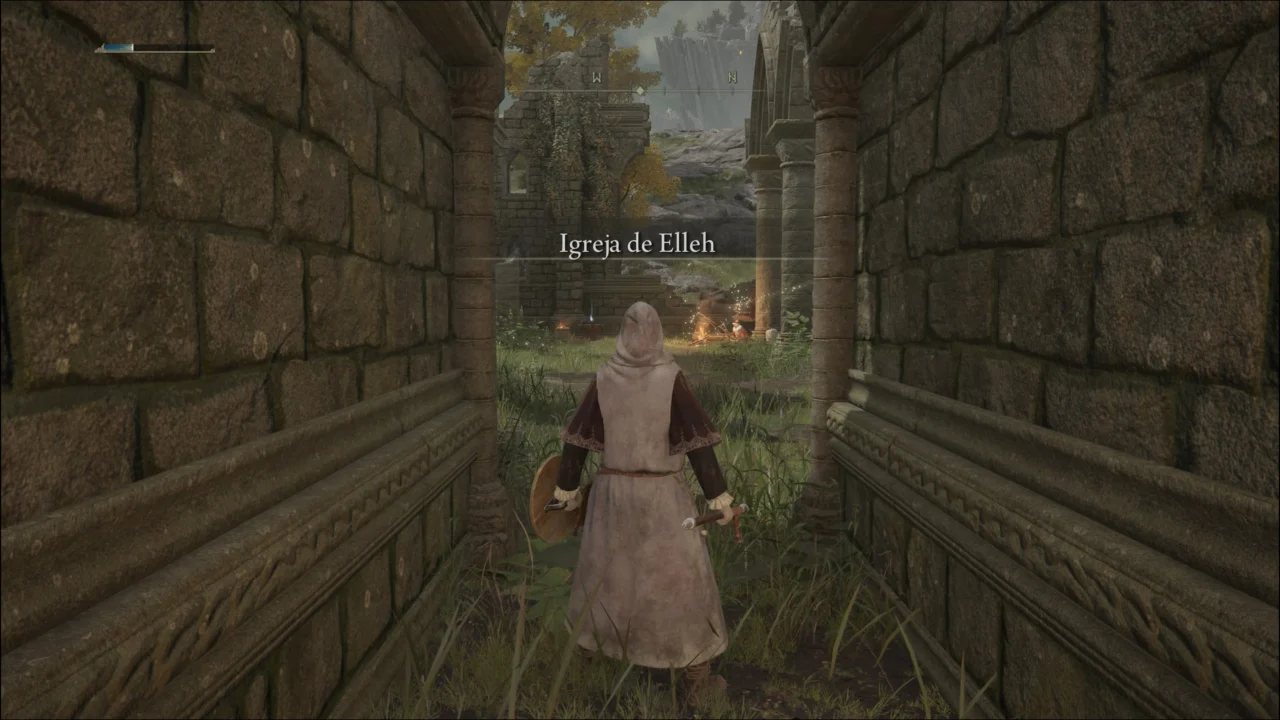This screenshot has height=720, width=1280.
Task: Select the diamond waypoint marker on the compass
Action: 640,90
